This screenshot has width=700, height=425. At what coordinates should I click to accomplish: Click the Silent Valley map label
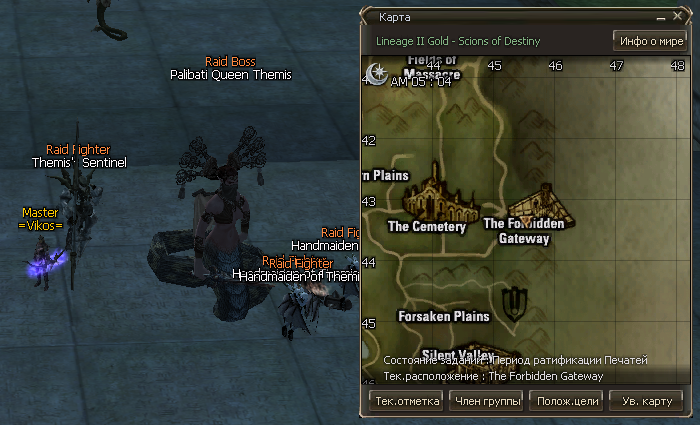(x=458, y=354)
